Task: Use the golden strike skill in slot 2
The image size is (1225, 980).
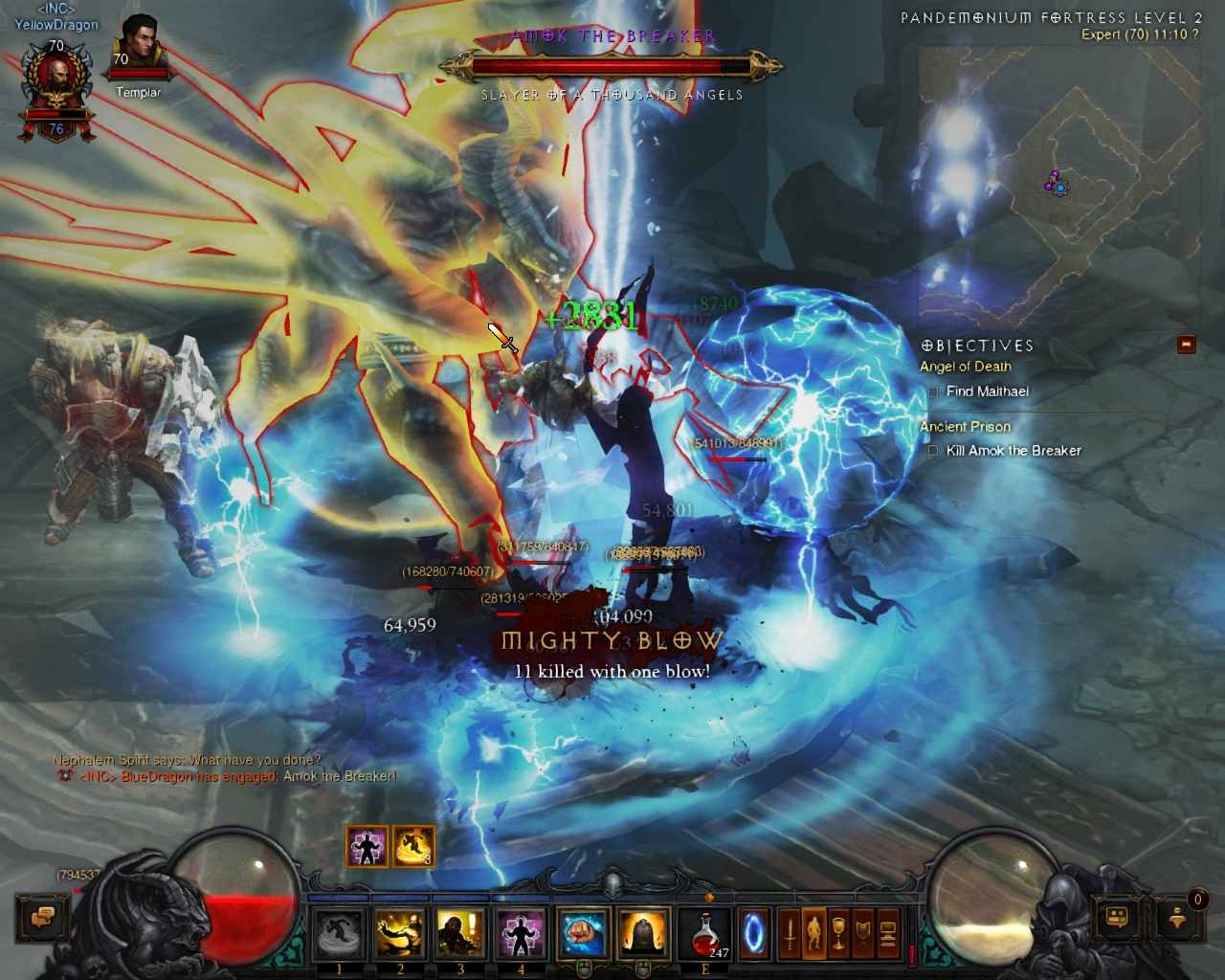Action: 400,933
